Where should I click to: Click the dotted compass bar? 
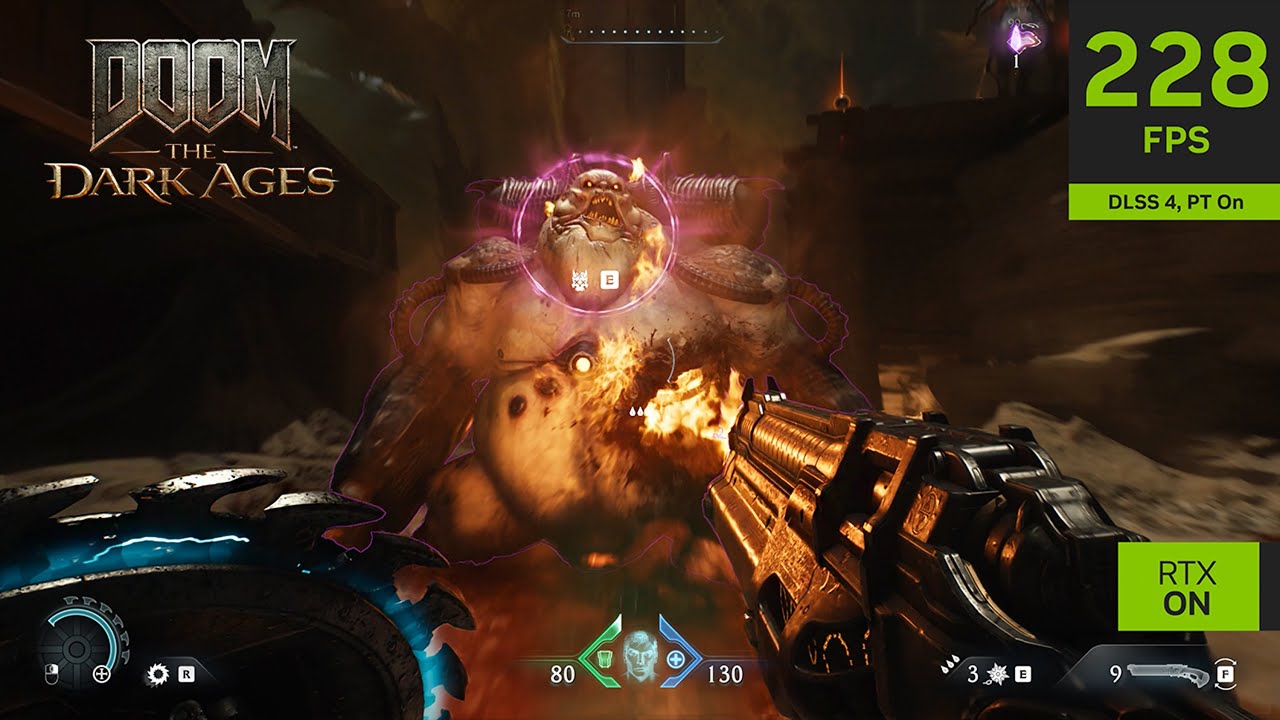click(641, 35)
